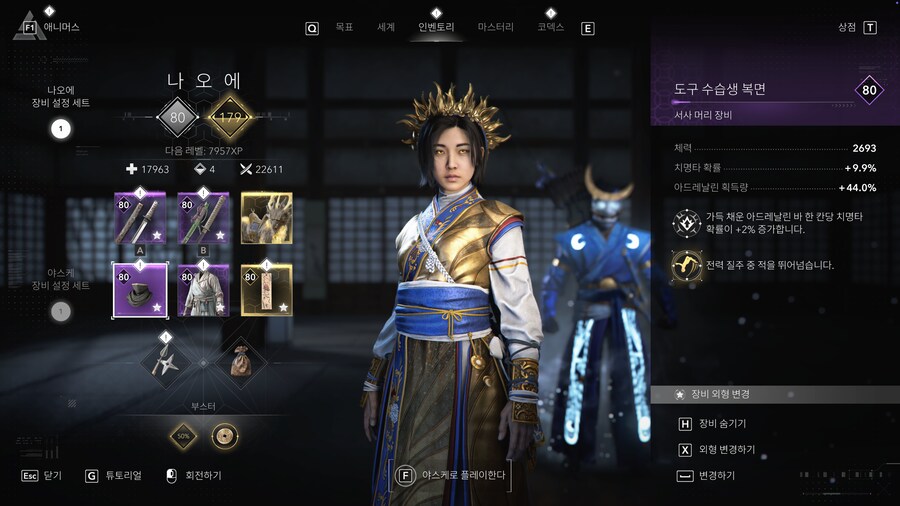This screenshot has height=506, width=900.
Task: Open the 코덱스 (Codex) tab
Action: [x=550, y=28]
